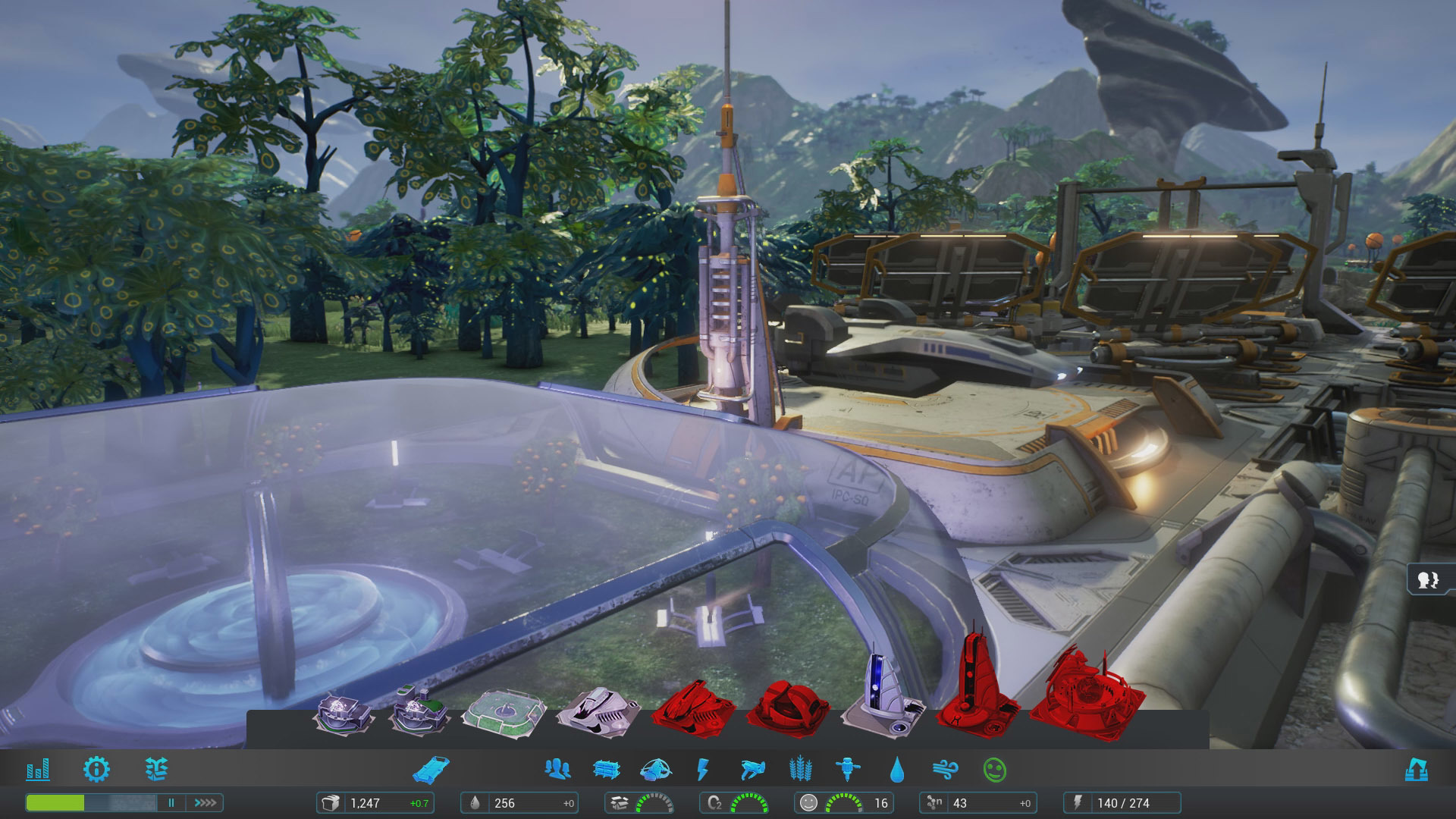Click the upload arrow icon in corner
The width and height of the screenshot is (1456, 819).
[1416, 770]
